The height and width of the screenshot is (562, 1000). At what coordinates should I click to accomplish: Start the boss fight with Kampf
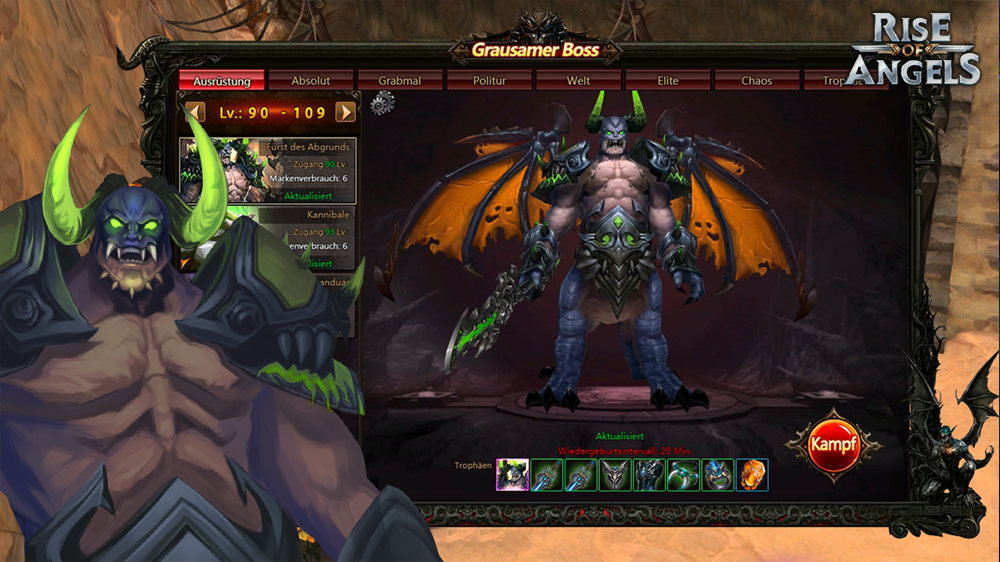point(835,445)
